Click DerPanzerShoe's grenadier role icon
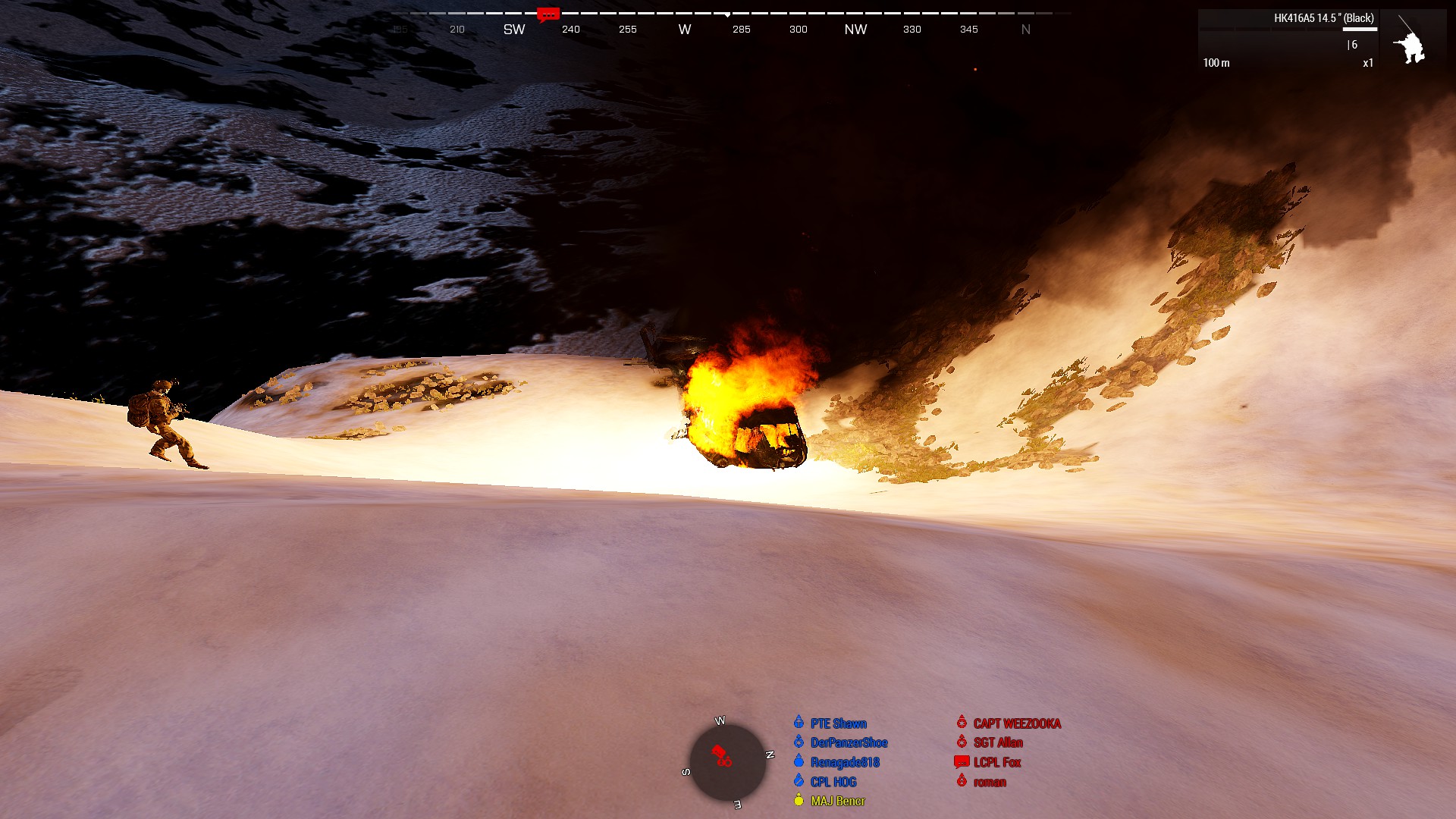Viewport: 1456px width, 819px height. pos(799,742)
